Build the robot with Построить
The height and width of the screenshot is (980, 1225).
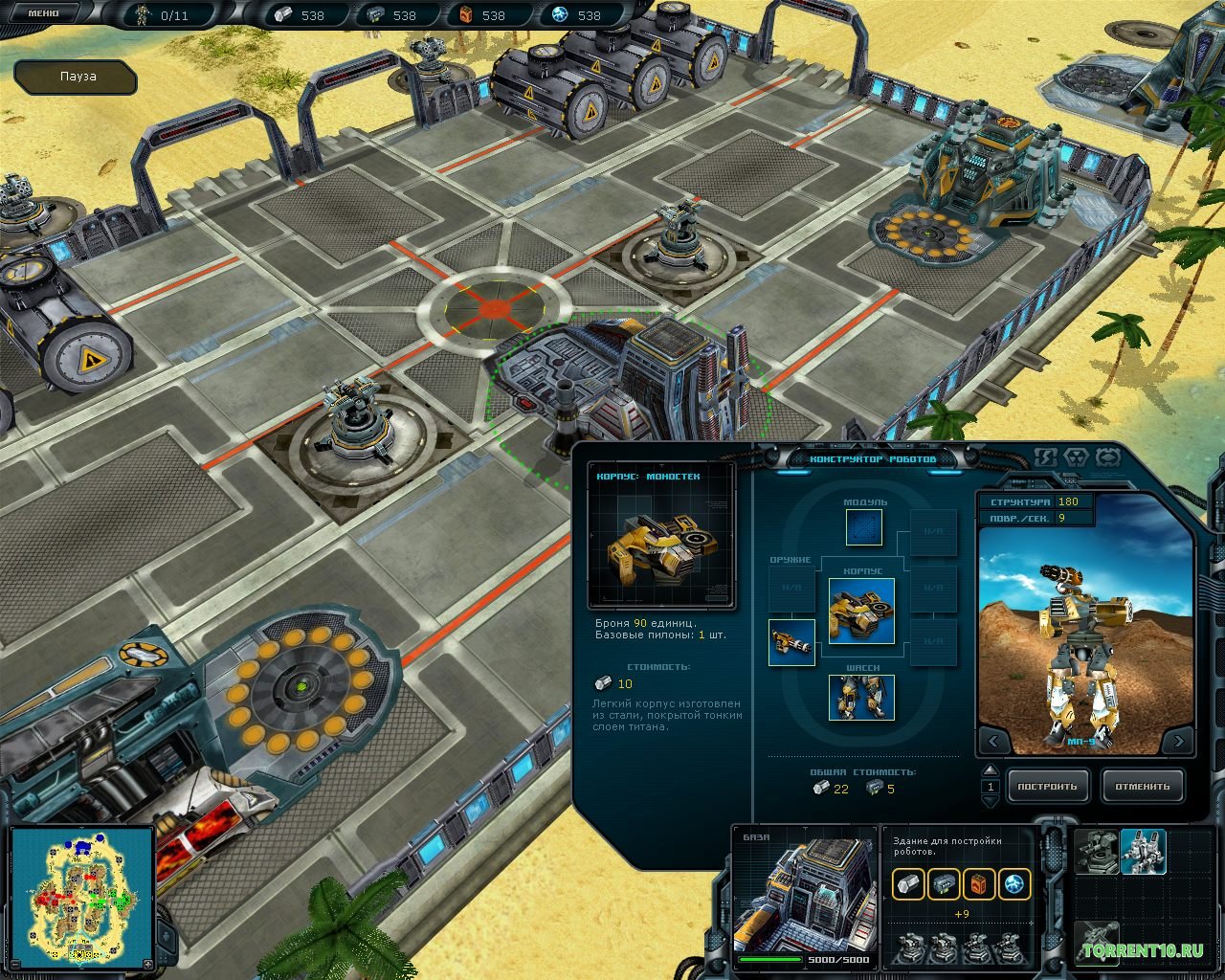pyautogui.click(x=1047, y=787)
